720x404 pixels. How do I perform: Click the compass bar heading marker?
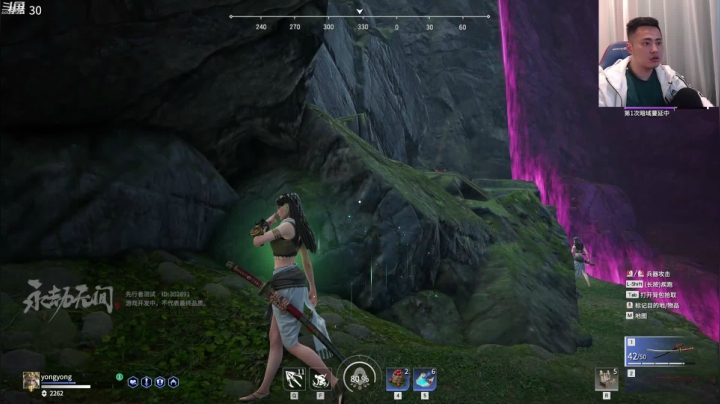pos(361,13)
